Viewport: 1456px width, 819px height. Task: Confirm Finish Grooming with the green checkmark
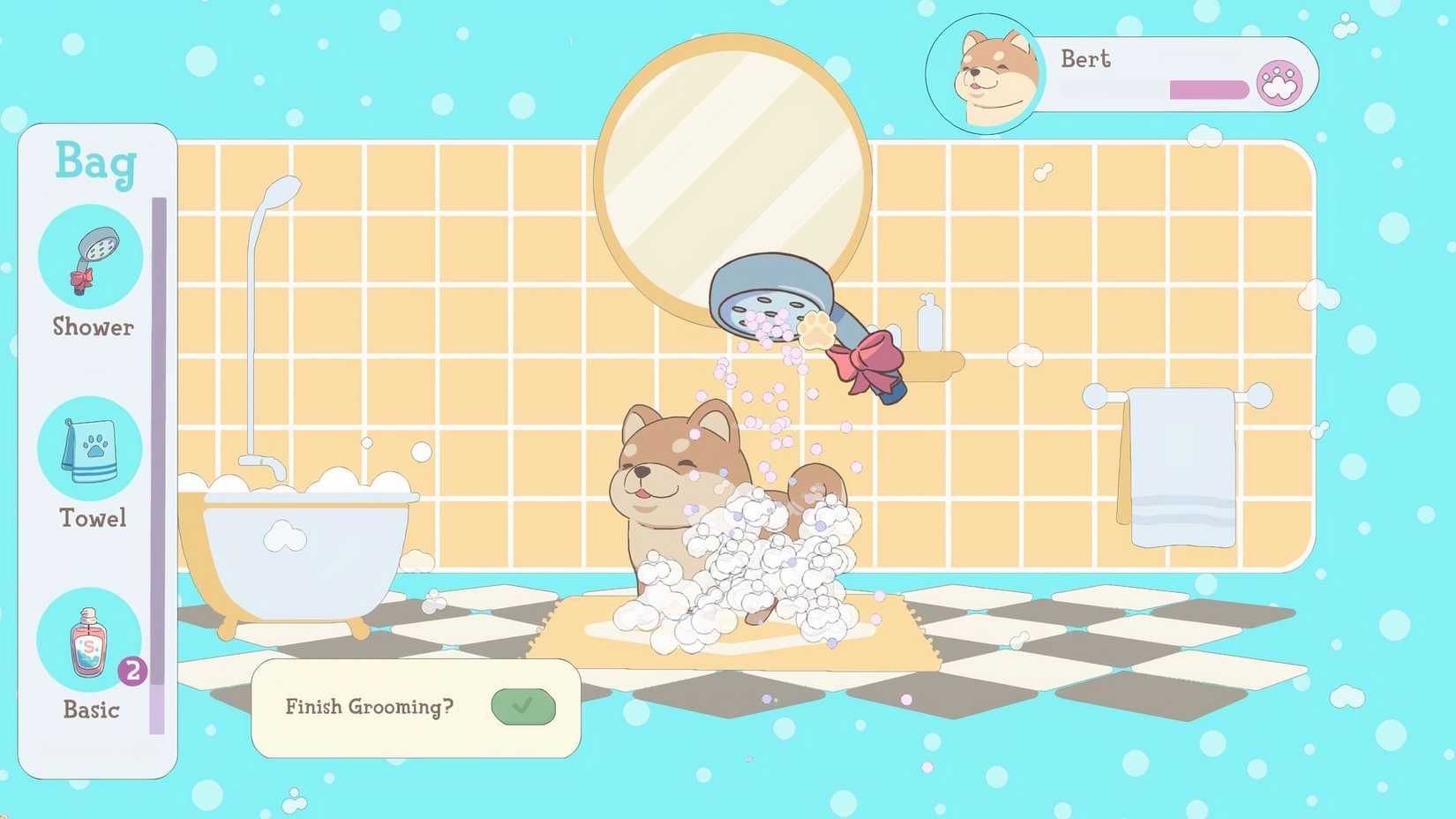coord(524,706)
